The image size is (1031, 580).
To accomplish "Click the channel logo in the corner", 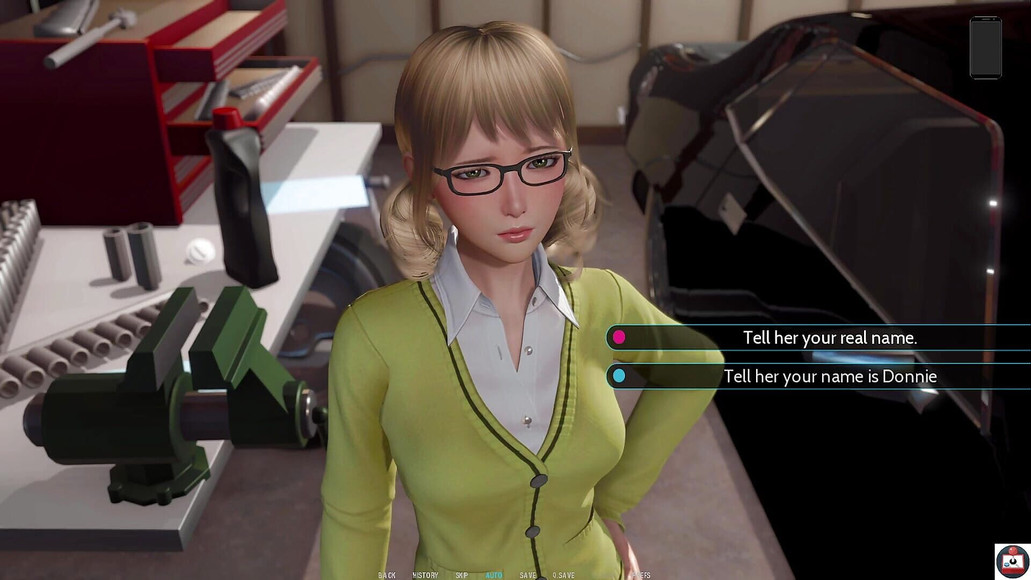I will tap(1012, 561).
